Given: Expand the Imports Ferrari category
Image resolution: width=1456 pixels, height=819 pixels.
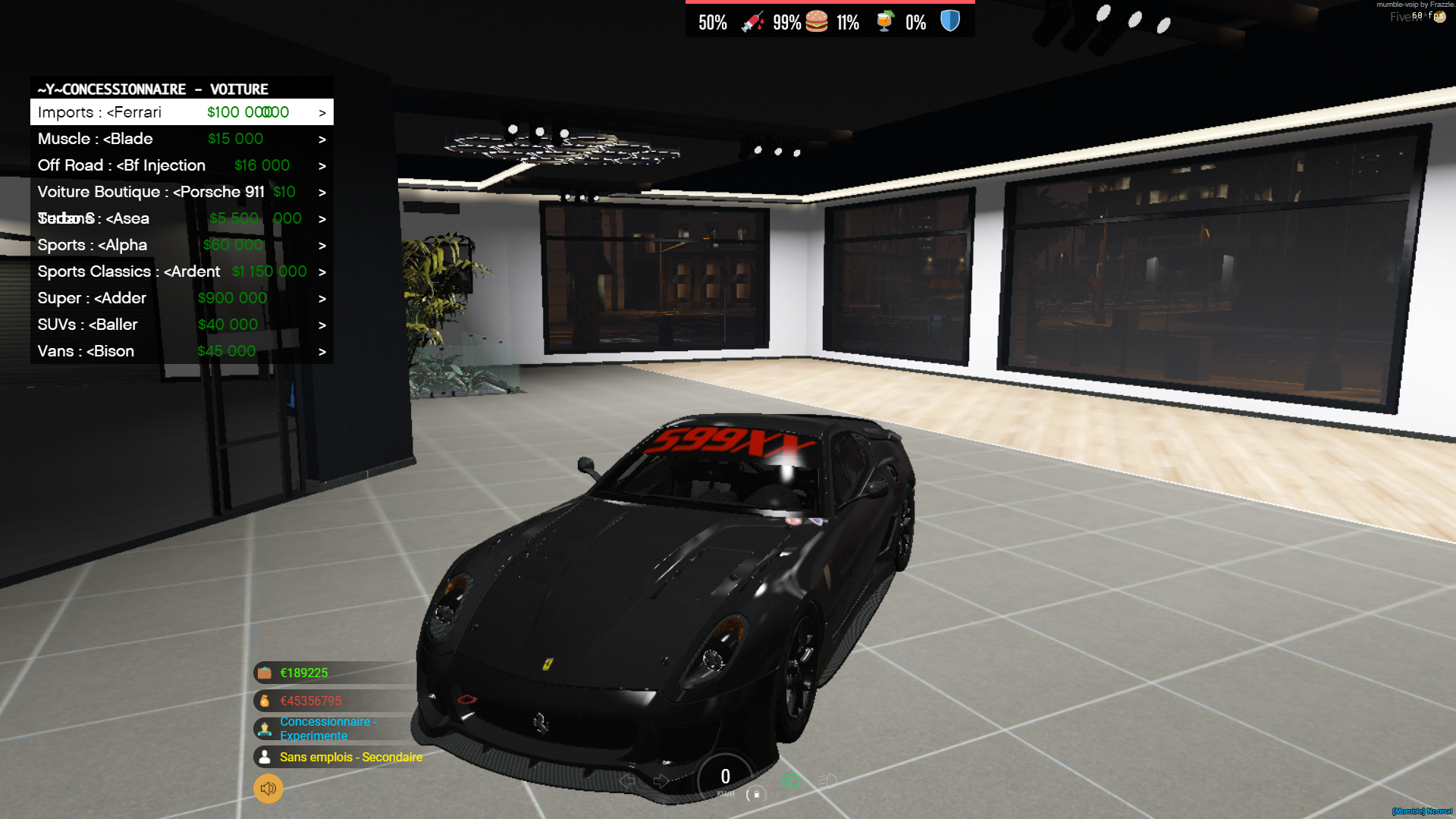Looking at the screenshot, I should [x=322, y=111].
